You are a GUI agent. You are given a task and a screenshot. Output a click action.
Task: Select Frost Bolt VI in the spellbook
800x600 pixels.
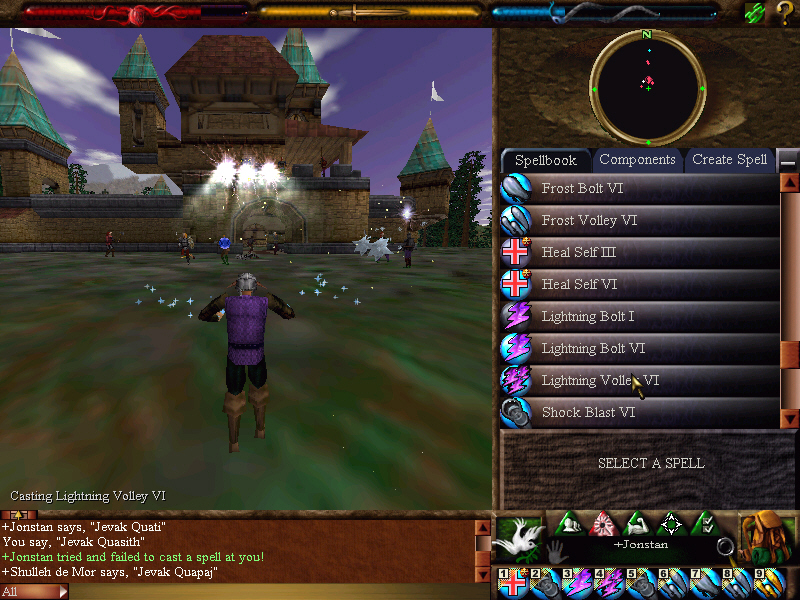point(640,188)
